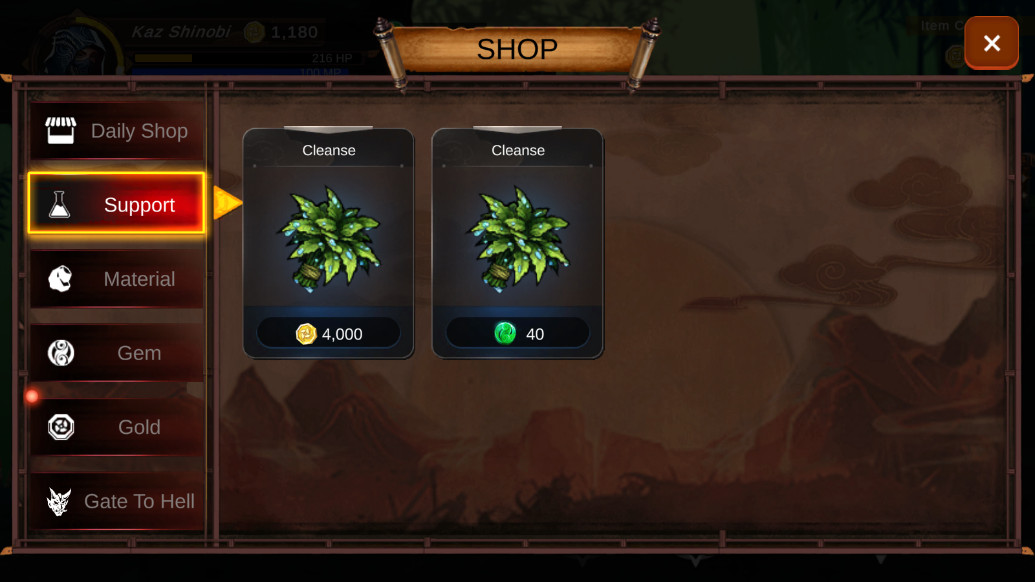Select Cleanse herb costing 40 gems
This screenshot has width=1035, height=582.
point(517,236)
